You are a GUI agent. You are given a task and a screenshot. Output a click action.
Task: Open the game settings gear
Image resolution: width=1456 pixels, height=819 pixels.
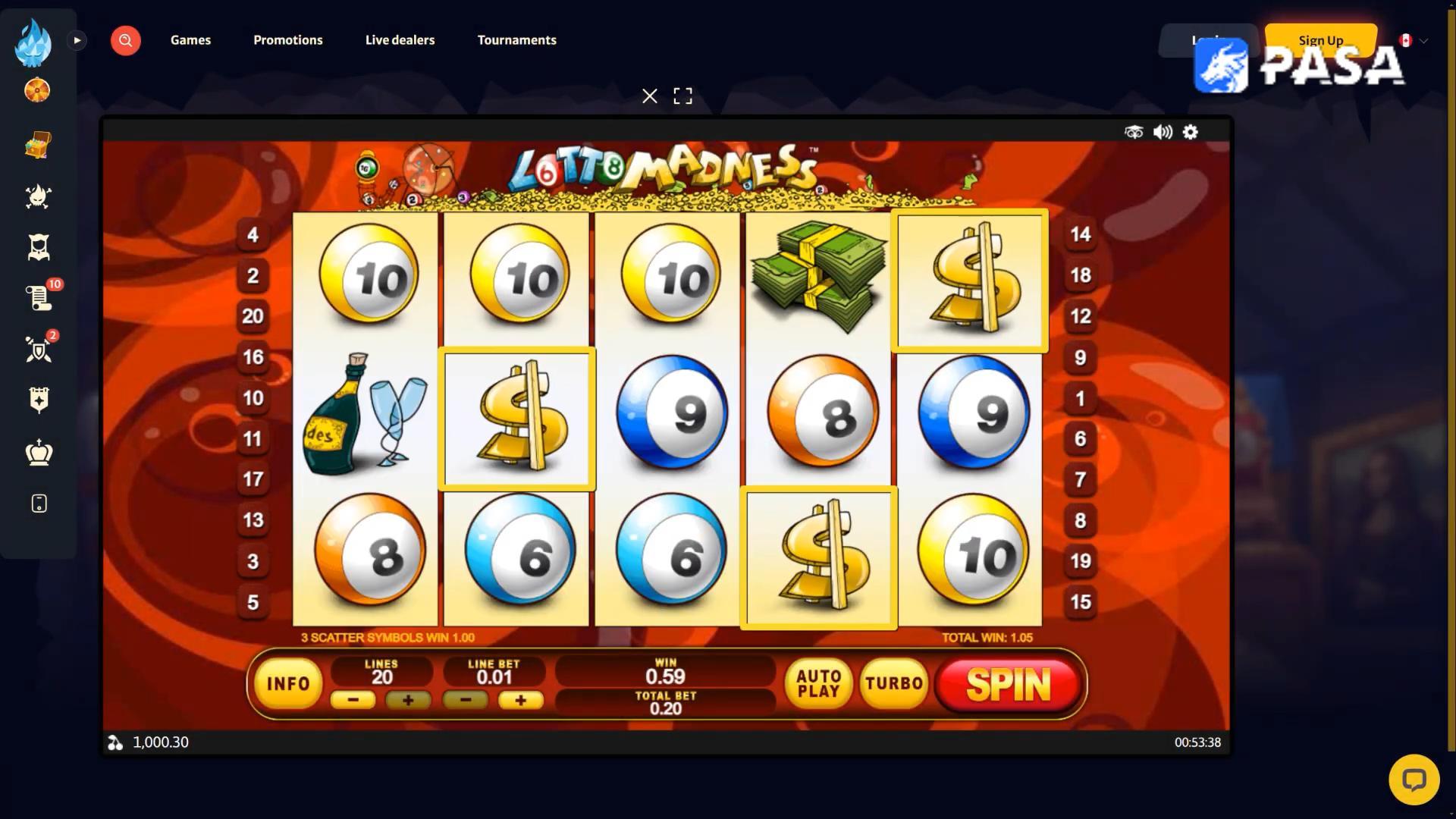(x=1191, y=132)
